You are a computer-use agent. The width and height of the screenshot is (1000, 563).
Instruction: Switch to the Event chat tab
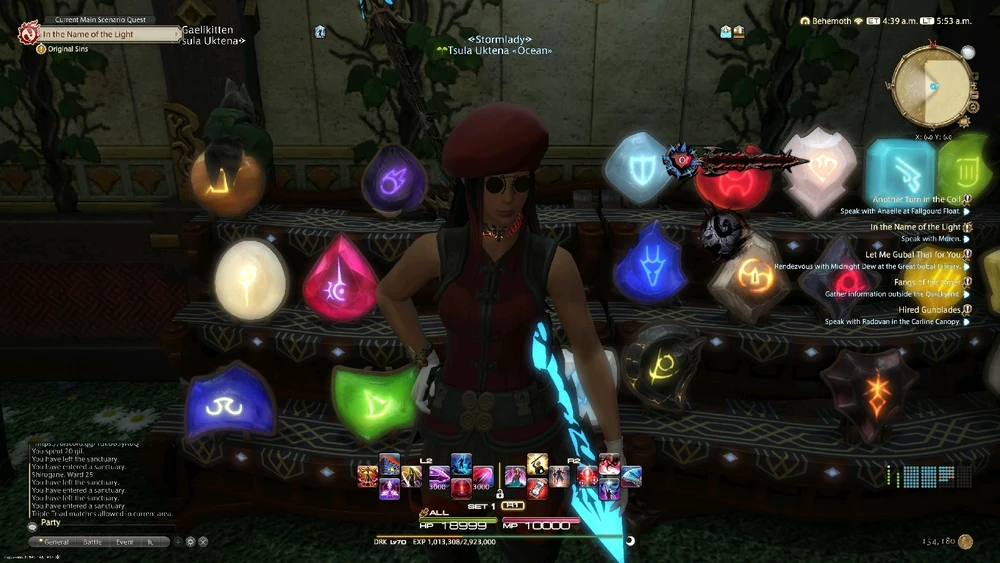pyautogui.click(x=124, y=541)
